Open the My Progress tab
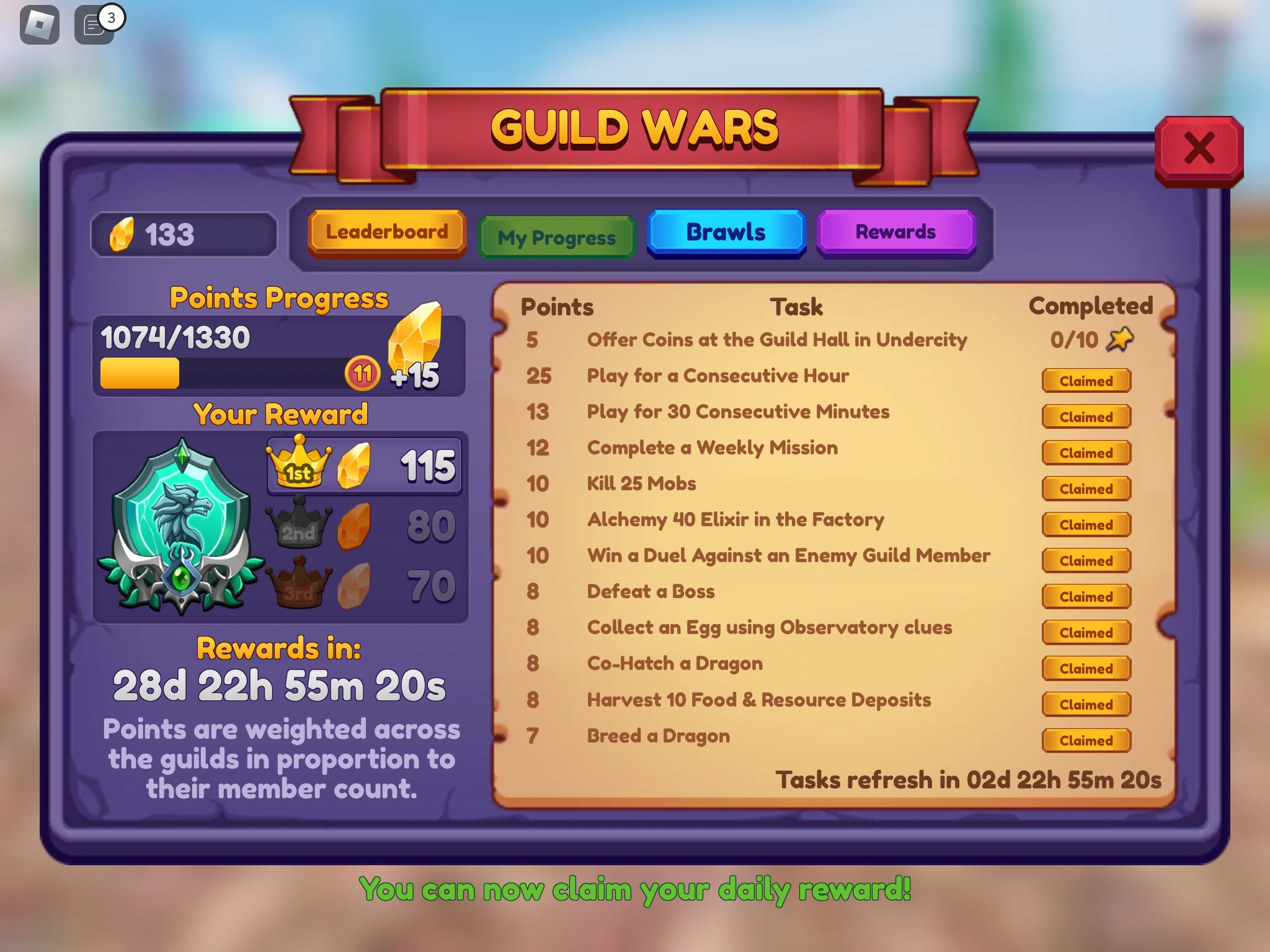 pos(556,236)
